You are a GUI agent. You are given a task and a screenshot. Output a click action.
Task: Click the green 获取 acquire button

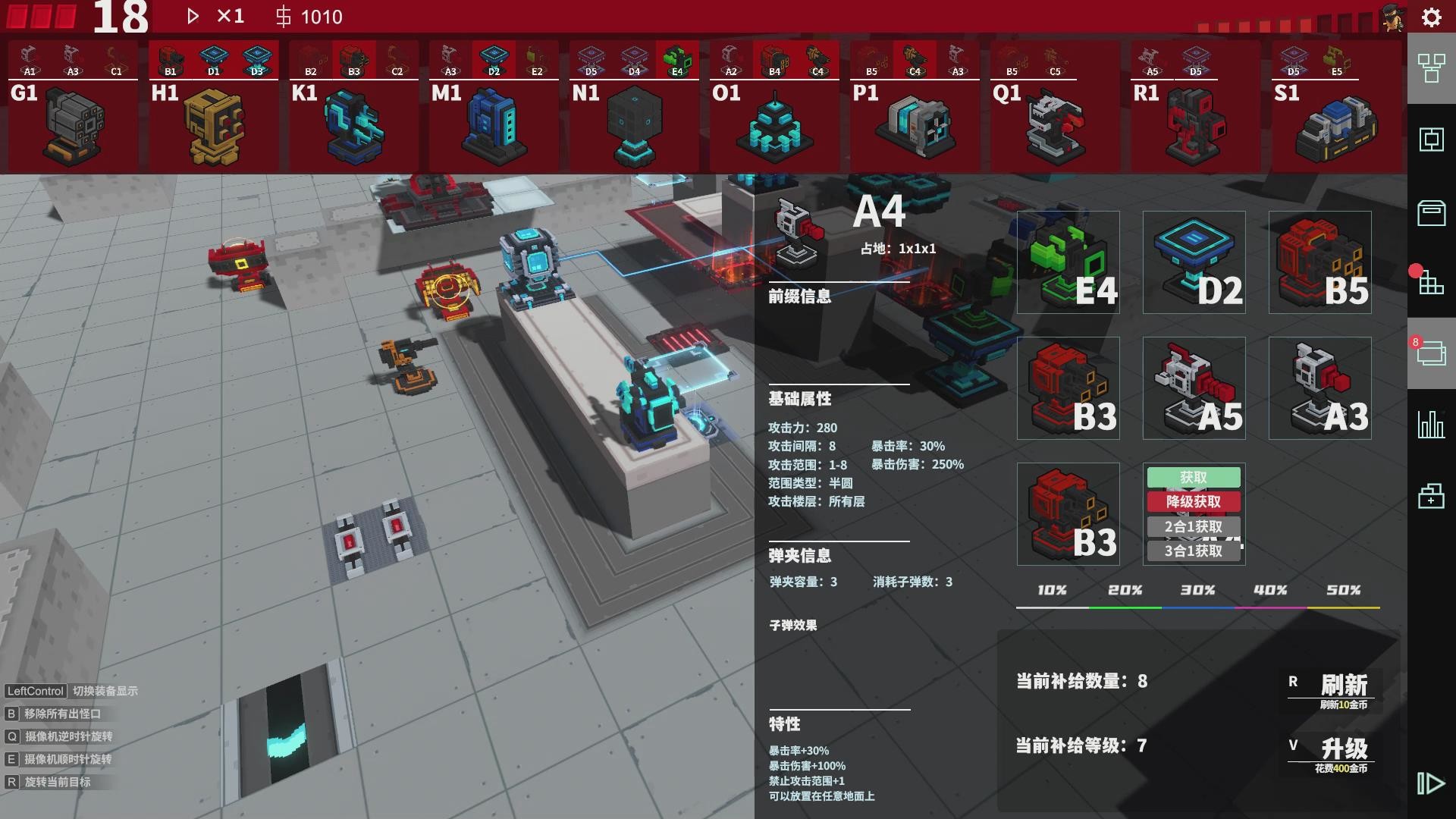pyautogui.click(x=1194, y=477)
